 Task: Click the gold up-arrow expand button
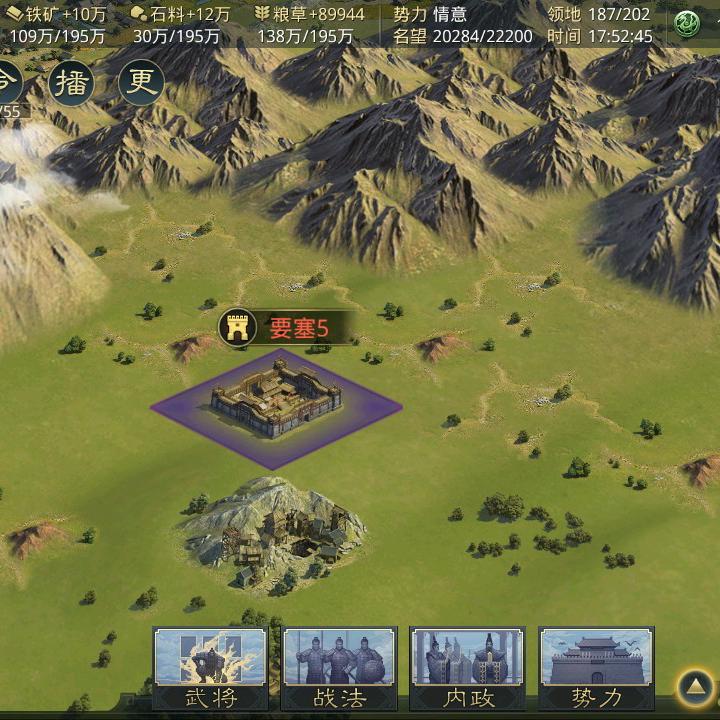click(694, 687)
